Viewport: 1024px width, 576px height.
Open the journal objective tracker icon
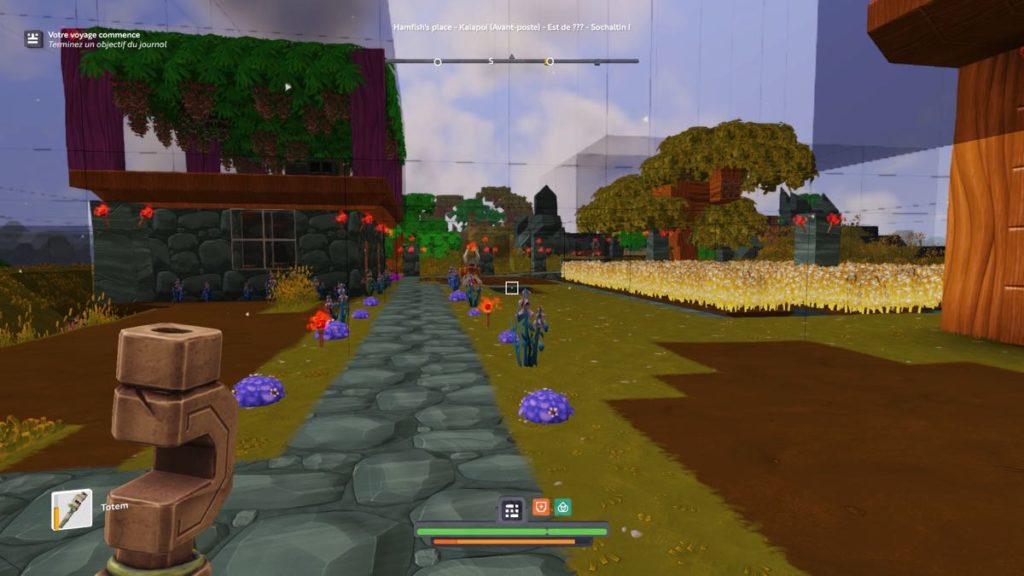[x=34, y=39]
